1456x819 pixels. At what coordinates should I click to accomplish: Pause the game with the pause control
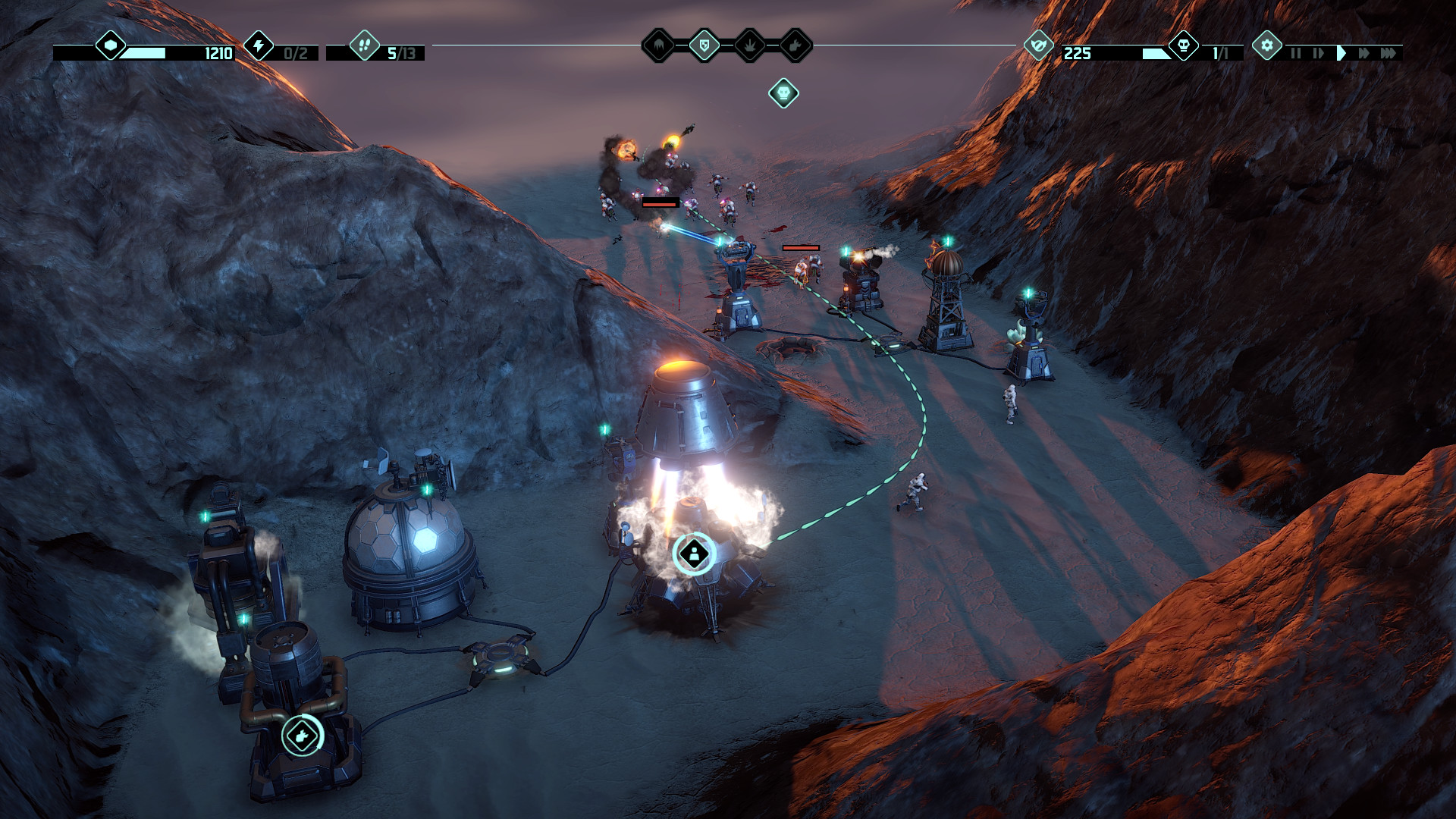[1295, 52]
